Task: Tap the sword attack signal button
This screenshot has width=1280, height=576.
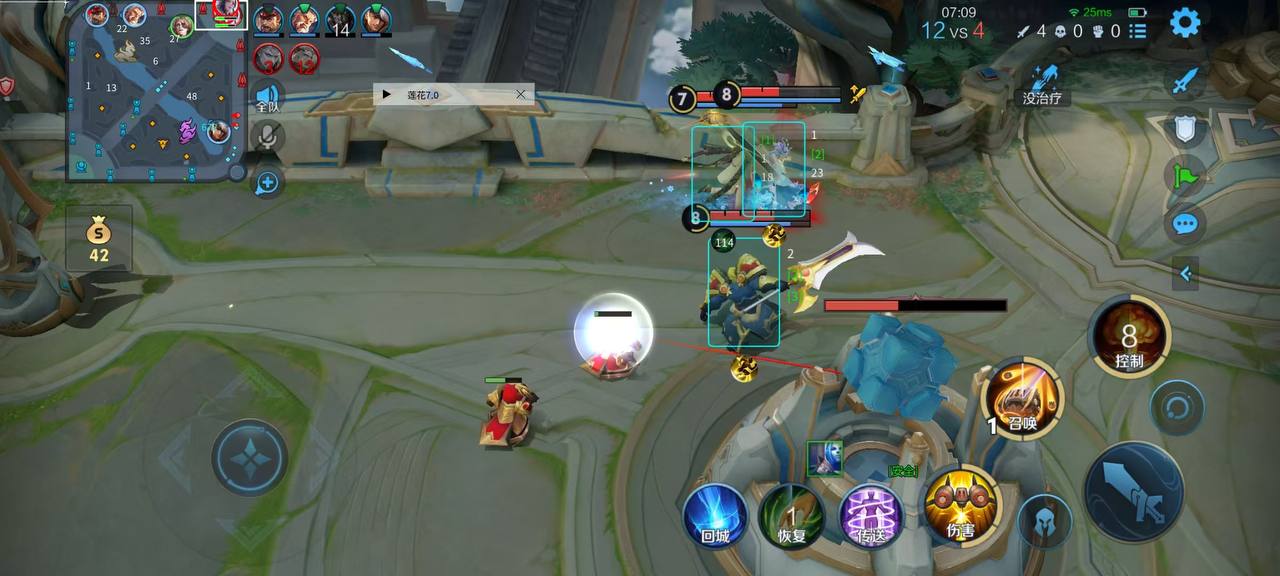Action: tap(1185, 81)
